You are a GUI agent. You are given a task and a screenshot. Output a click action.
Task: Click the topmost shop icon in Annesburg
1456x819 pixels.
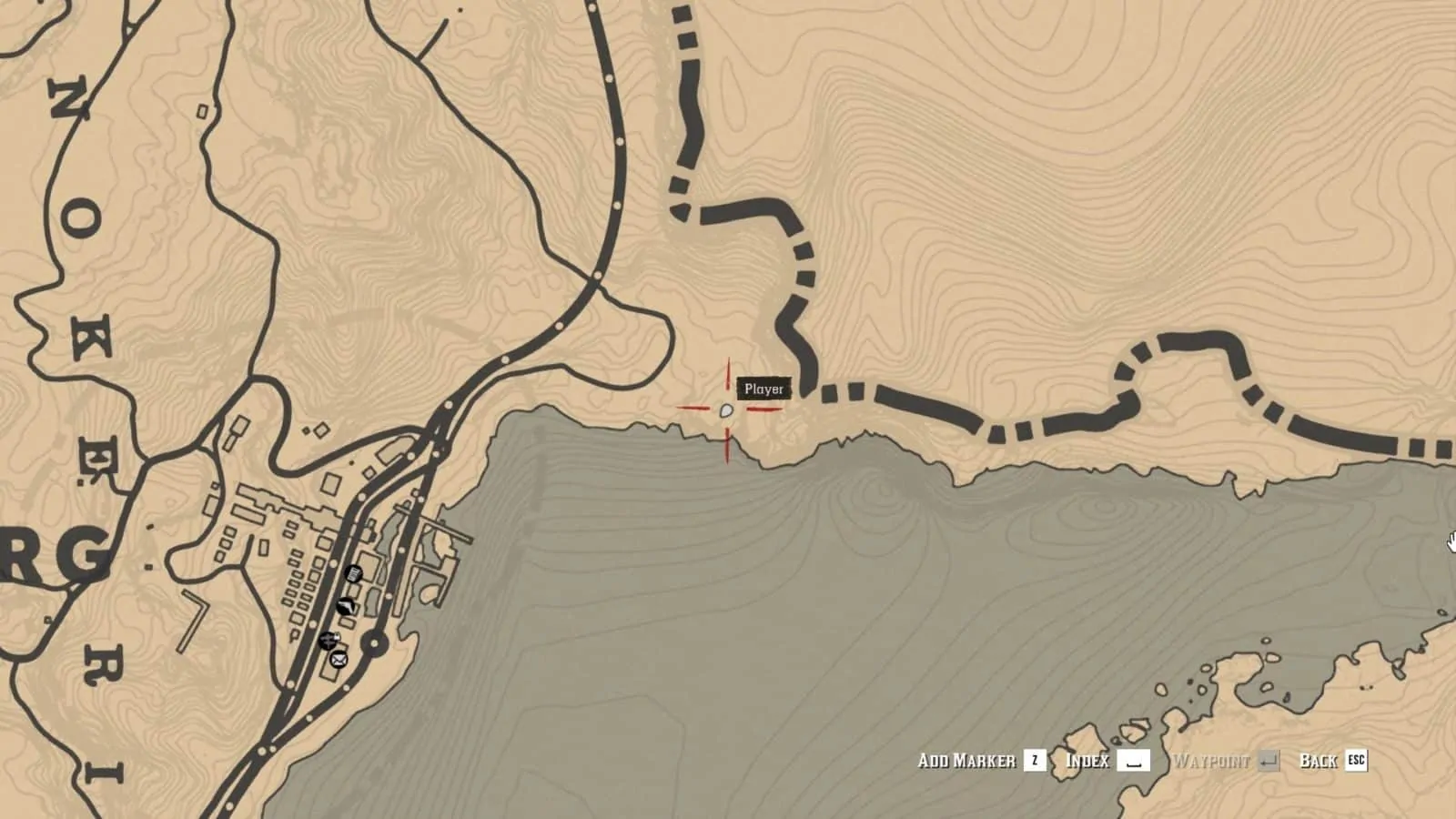(353, 573)
